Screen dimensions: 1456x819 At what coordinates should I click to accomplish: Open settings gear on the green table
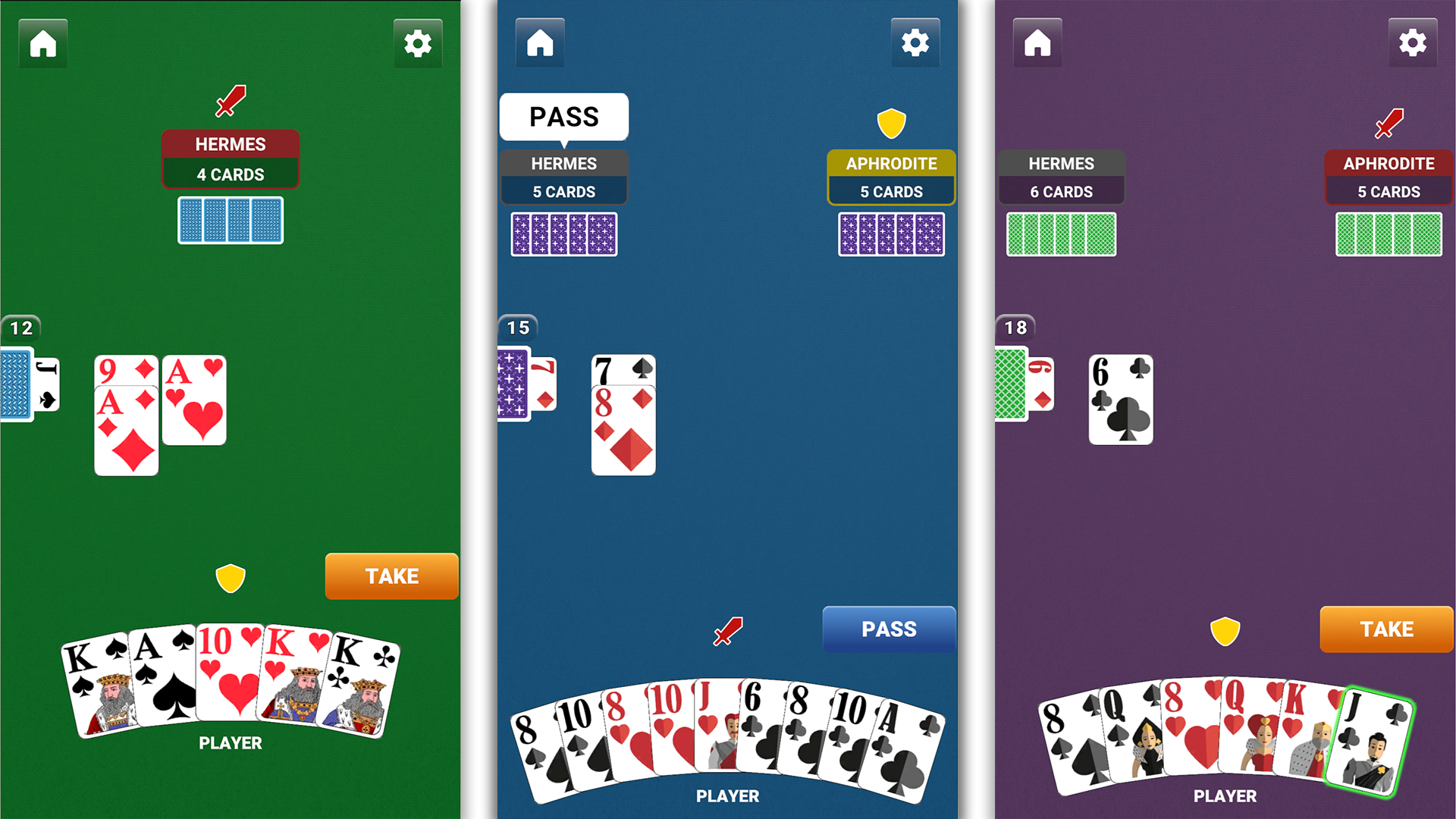pos(418,43)
